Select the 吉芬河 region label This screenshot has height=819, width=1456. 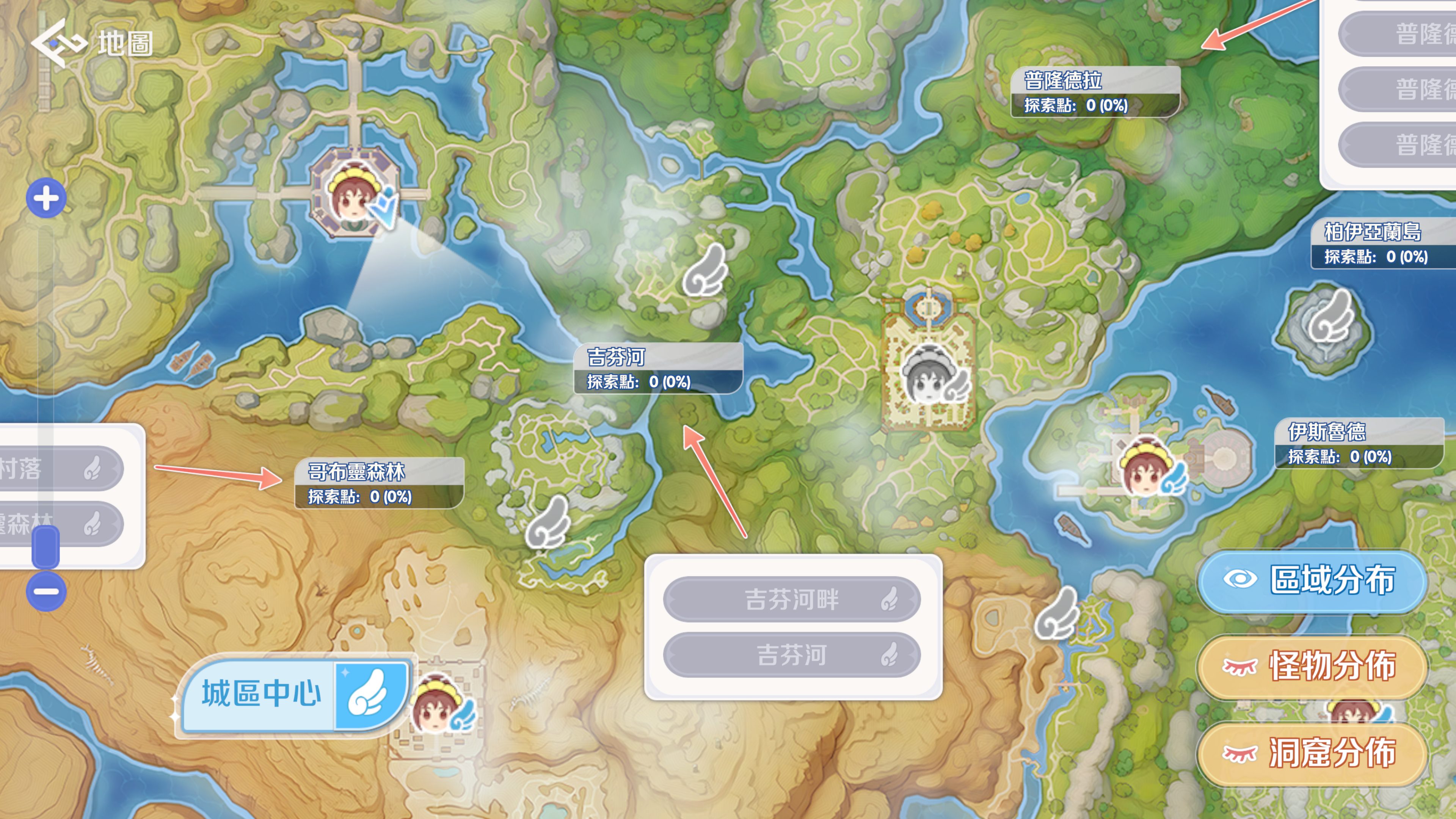pos(658,369)
